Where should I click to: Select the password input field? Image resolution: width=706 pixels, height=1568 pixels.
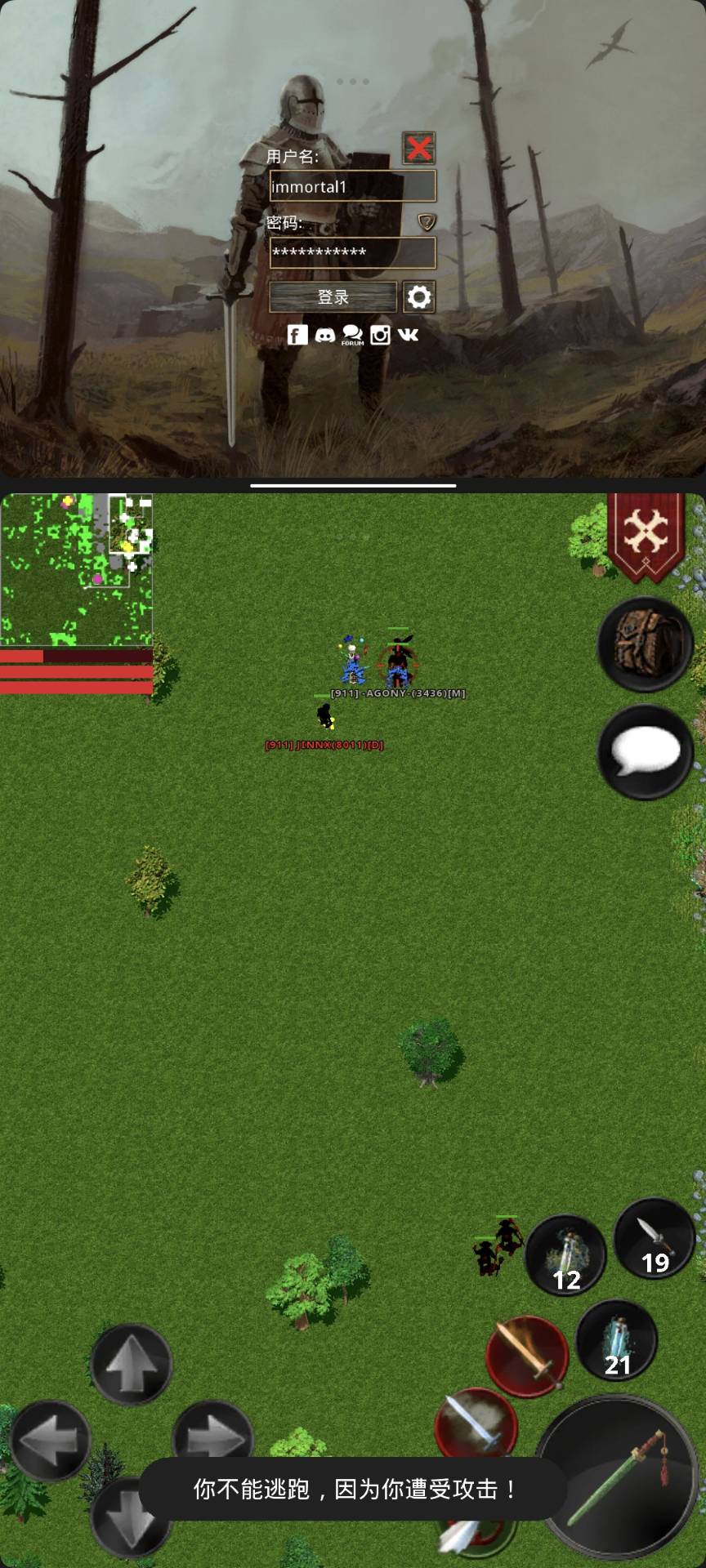point(352,252)
